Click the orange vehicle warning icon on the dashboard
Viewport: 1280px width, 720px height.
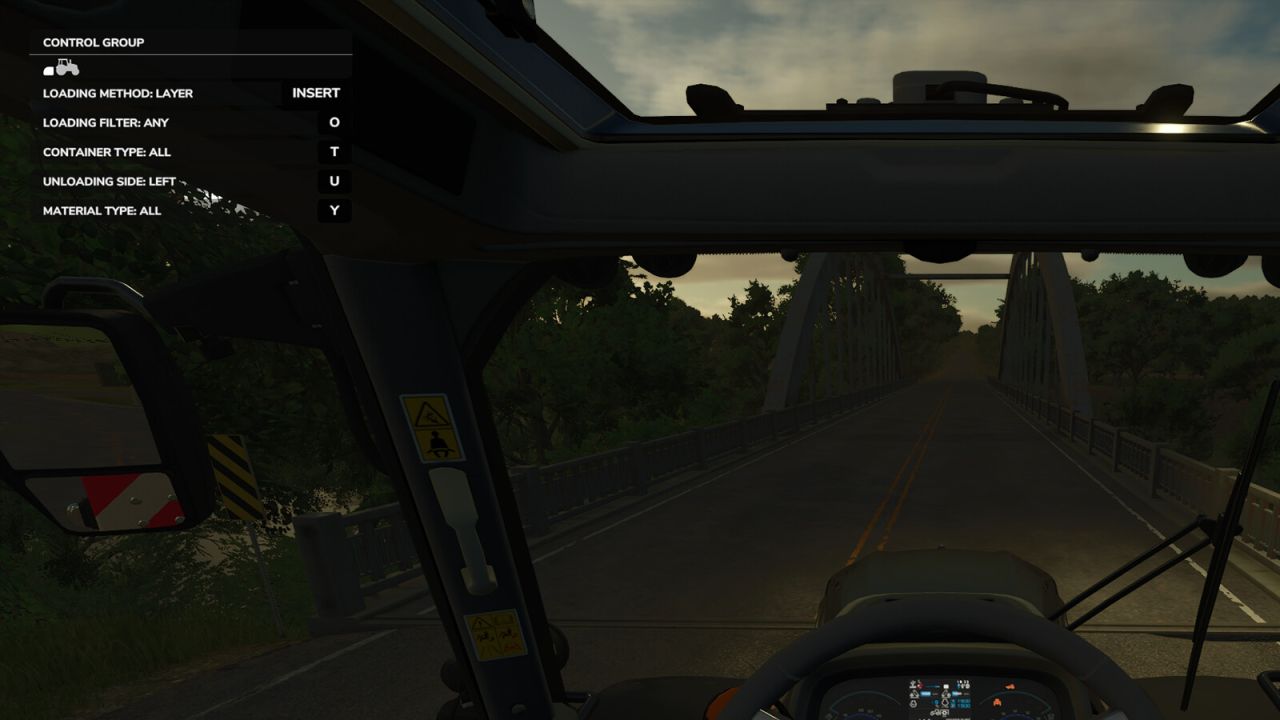[x=1009, y=686]
